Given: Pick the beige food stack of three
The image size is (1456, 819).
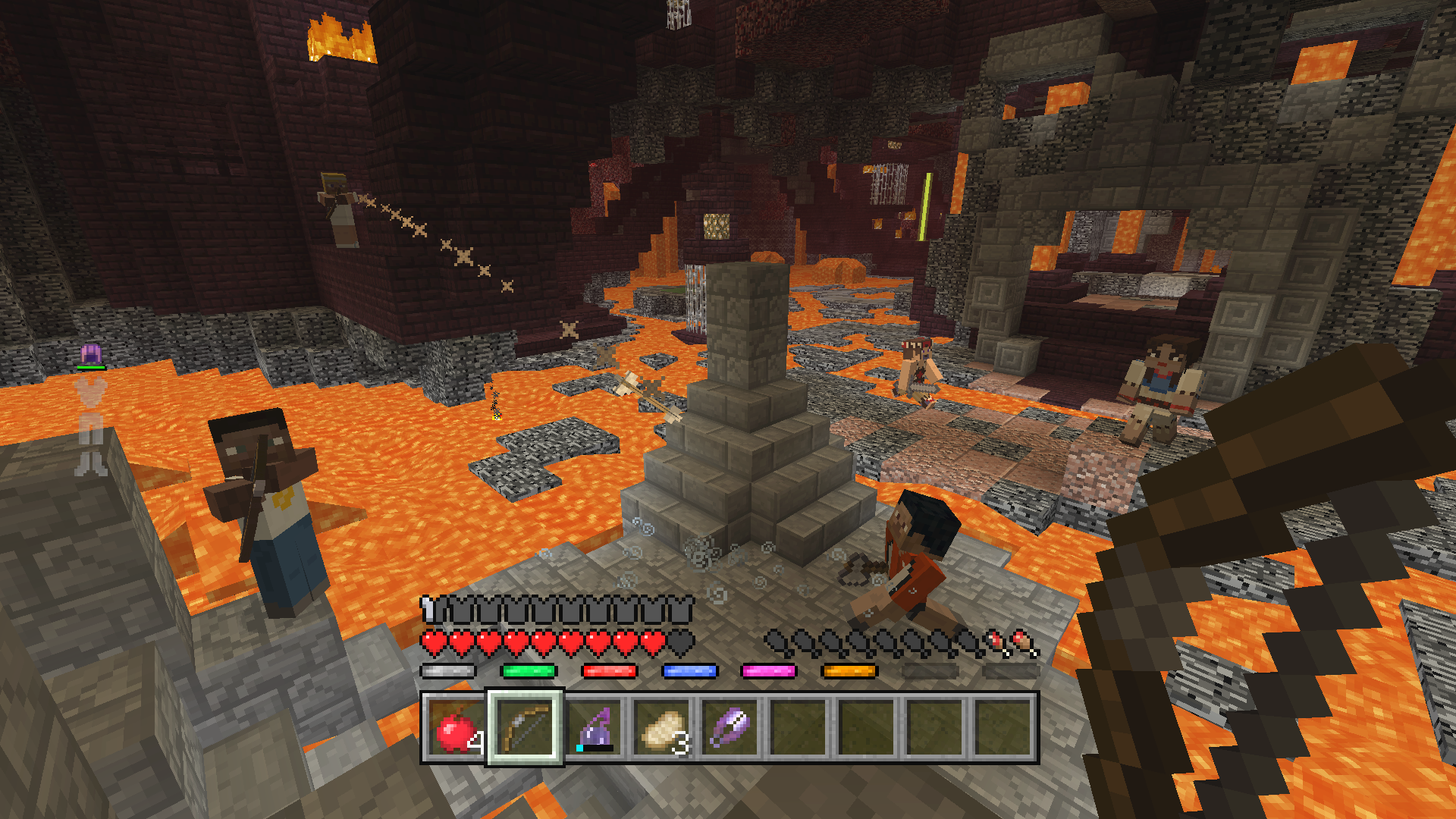Looking at the screenshot, I should tap(663, 728).
